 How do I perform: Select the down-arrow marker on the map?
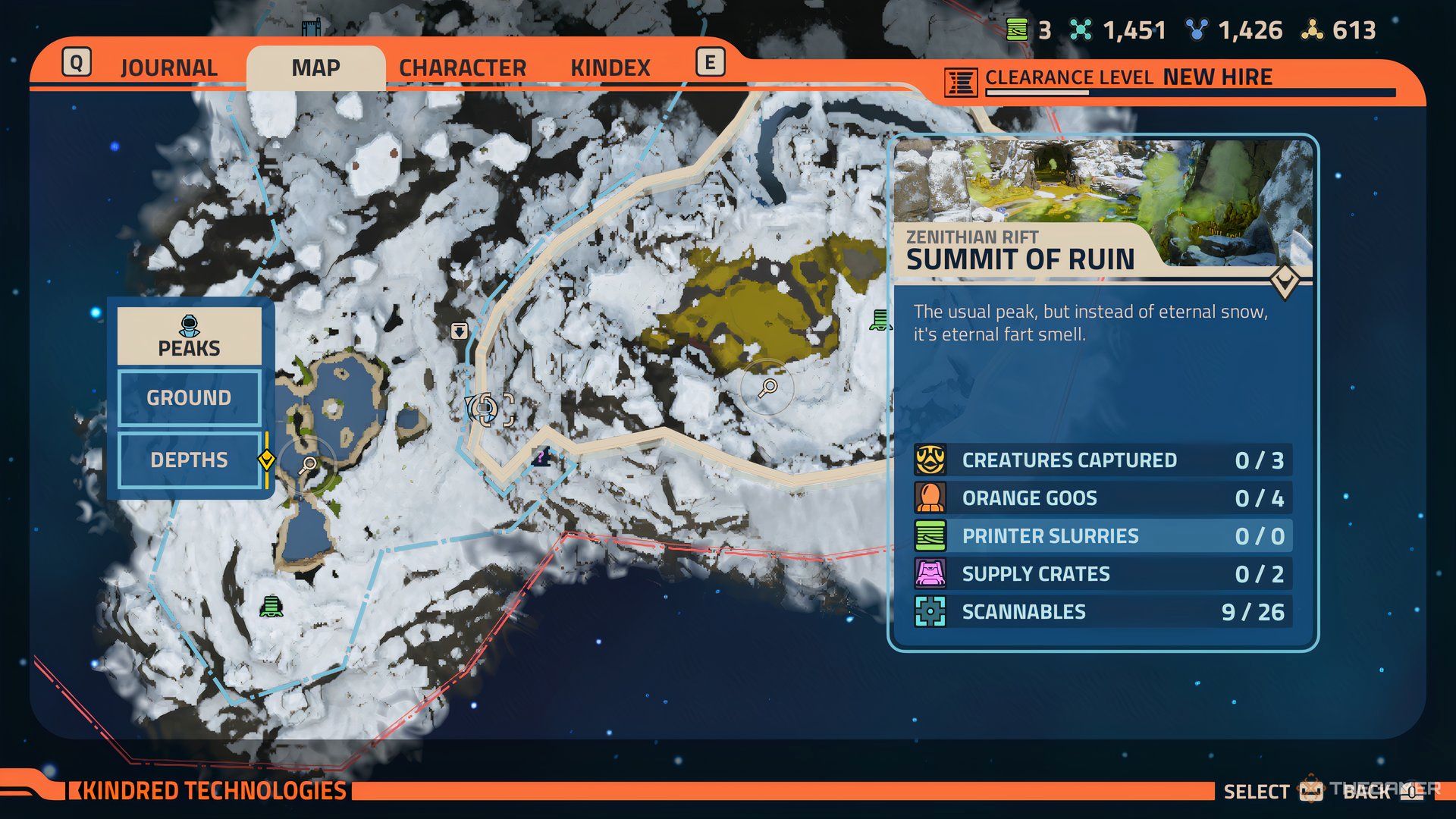[x=459, y=331]
